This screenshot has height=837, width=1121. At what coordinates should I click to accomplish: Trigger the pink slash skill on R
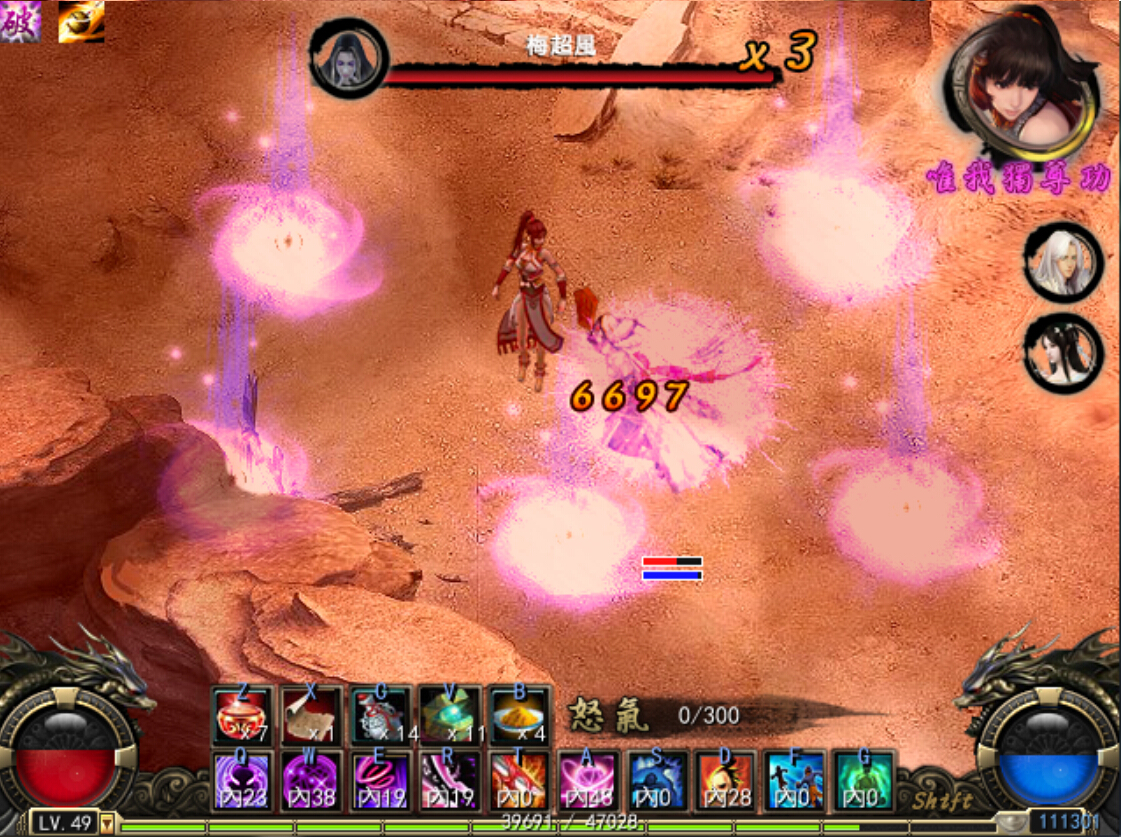449,781
